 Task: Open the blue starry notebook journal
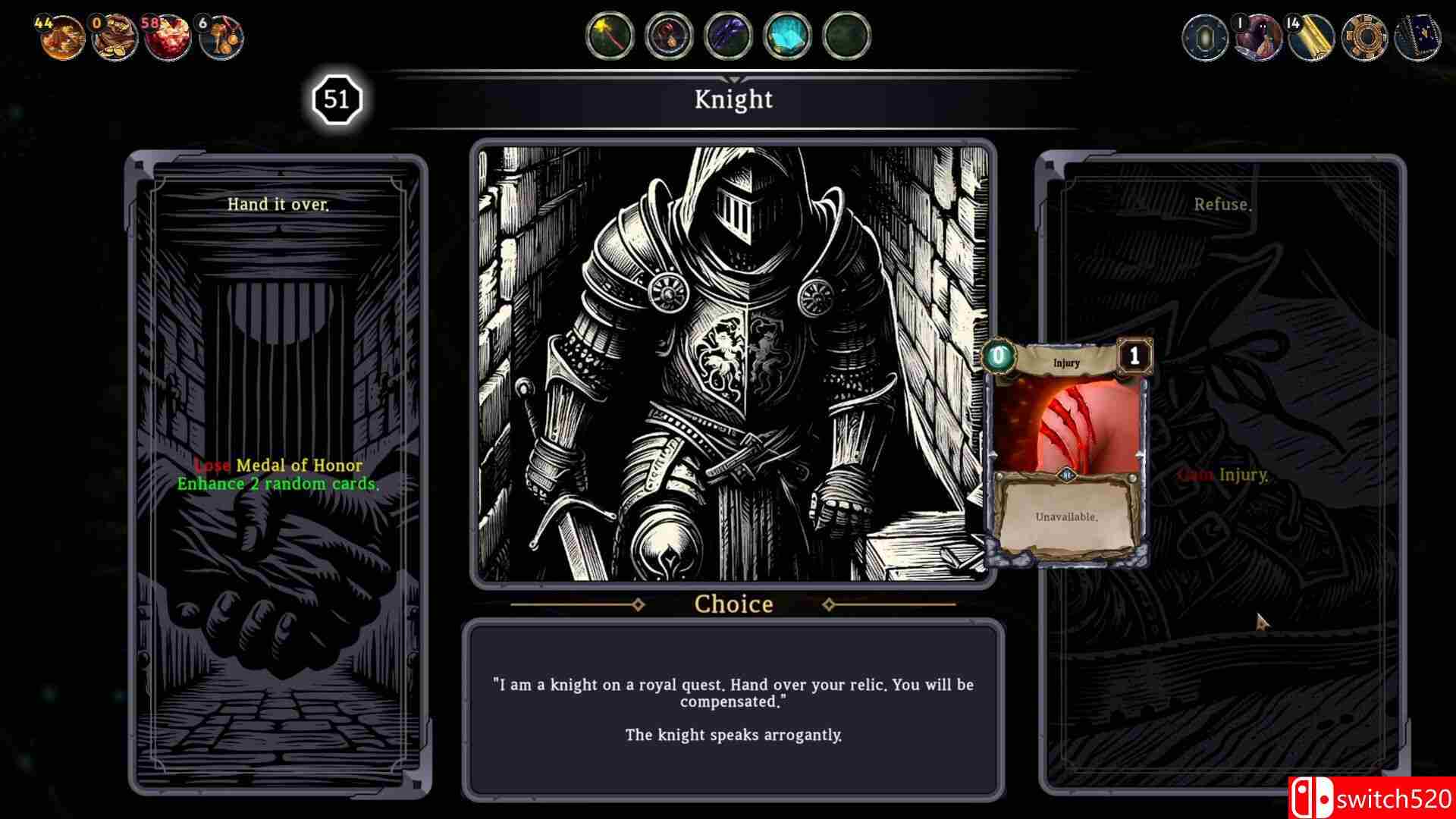[1417, 37]
